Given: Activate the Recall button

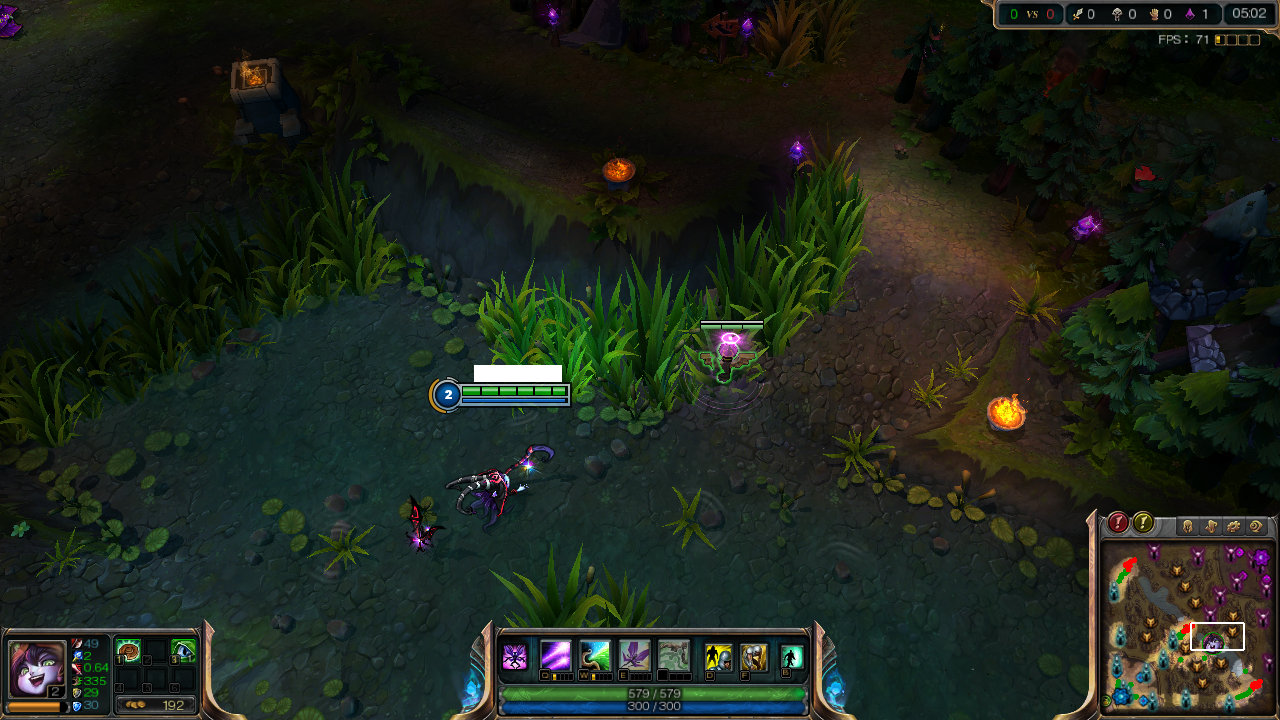Looking at the screenshot, I should [792, 657].
